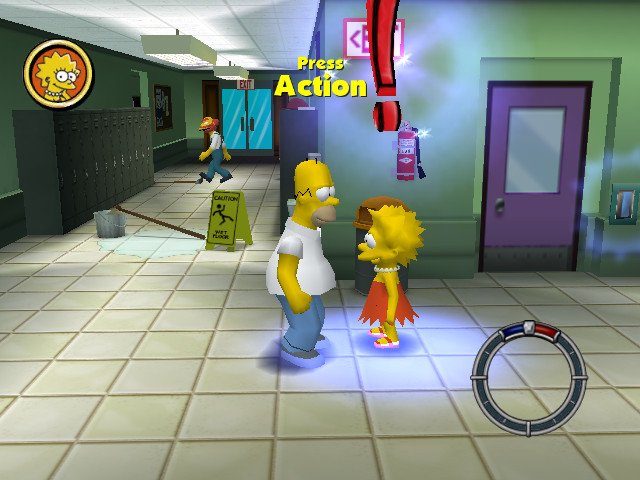The height and width of the screenshot is (480, 640).
Task: Click the Lisa character portrait icon
Action: (x=58, y=74)
